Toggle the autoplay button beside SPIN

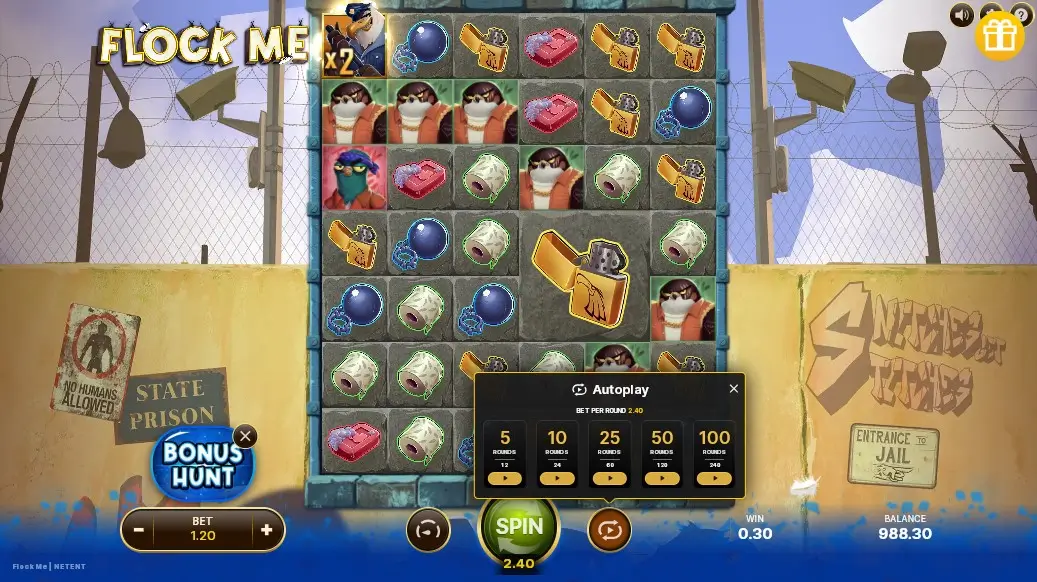point(609,530)
